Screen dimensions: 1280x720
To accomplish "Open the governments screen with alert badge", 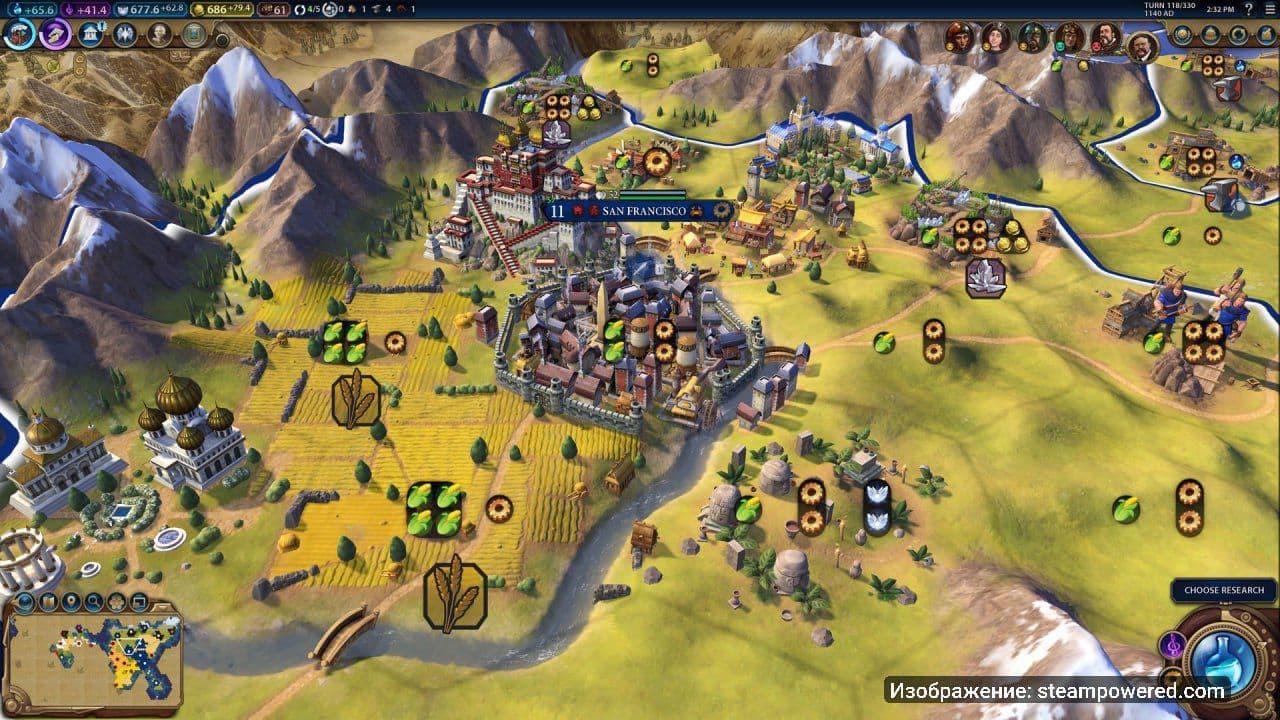I will tap(91, 35).
